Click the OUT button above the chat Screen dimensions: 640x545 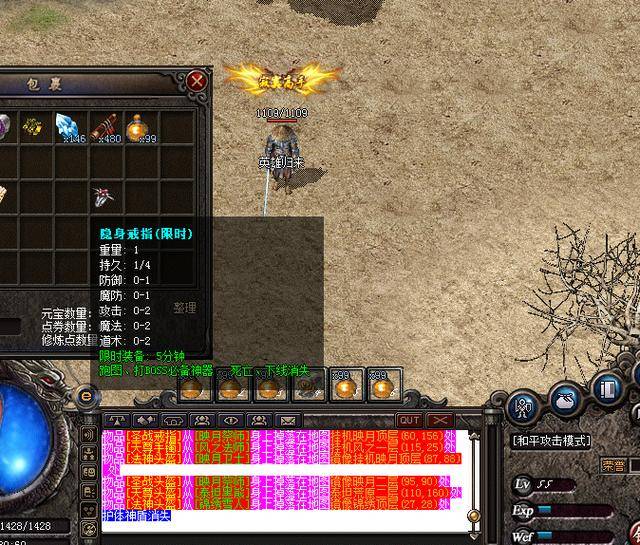[409, 420]
